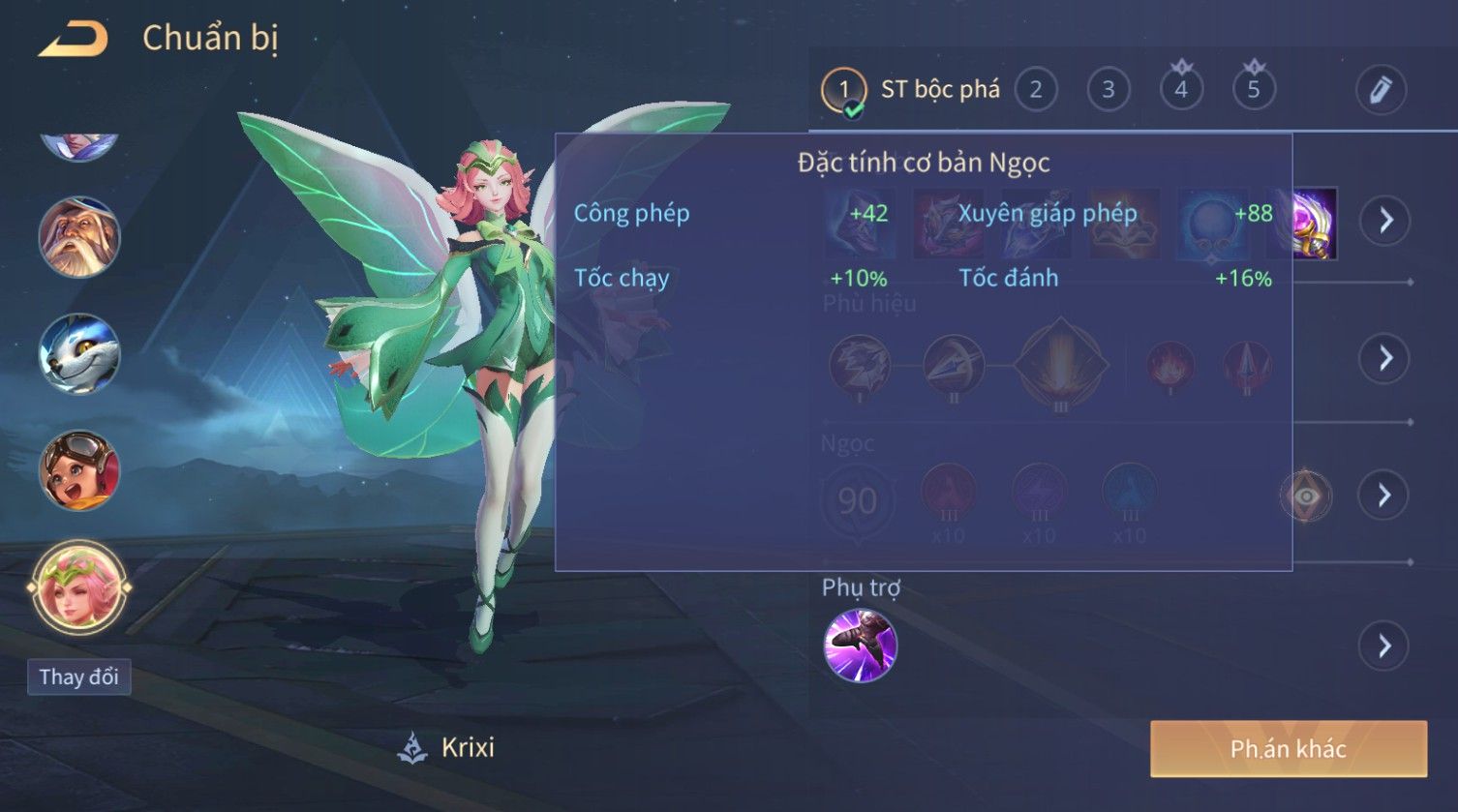
Task: Select Krixi's portrait in the hero list
Action: pos(79,587)
